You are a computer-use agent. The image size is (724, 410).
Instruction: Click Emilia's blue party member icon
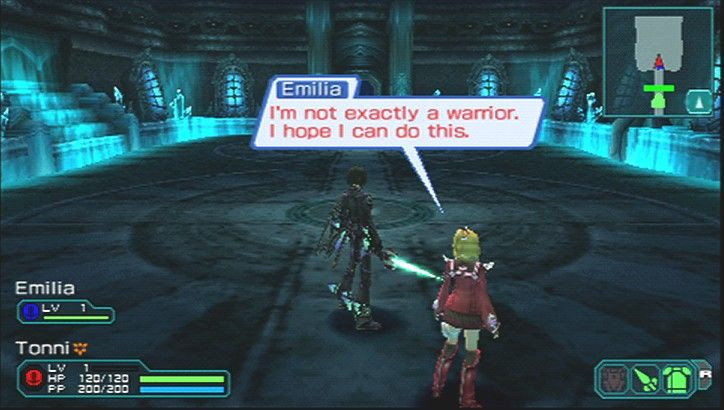tap(29, 313)
